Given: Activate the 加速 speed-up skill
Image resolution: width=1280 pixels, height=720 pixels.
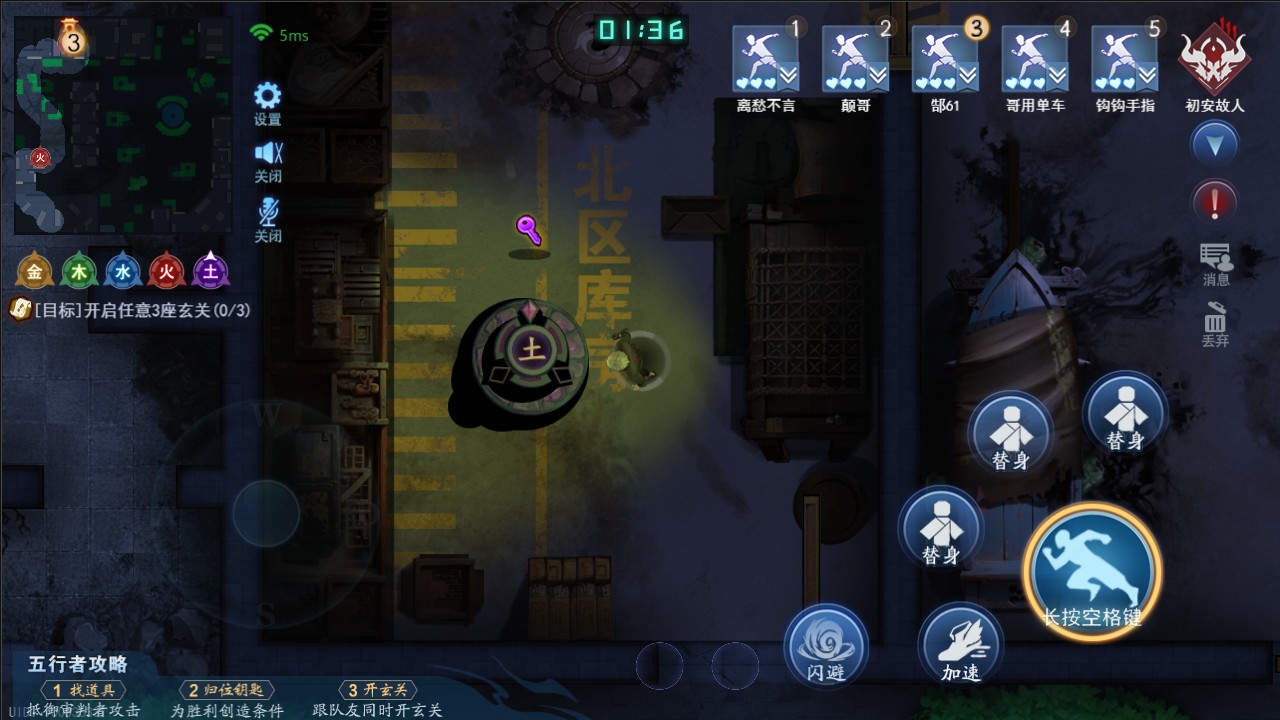Looking at the screenshot, I should [961, 645].
